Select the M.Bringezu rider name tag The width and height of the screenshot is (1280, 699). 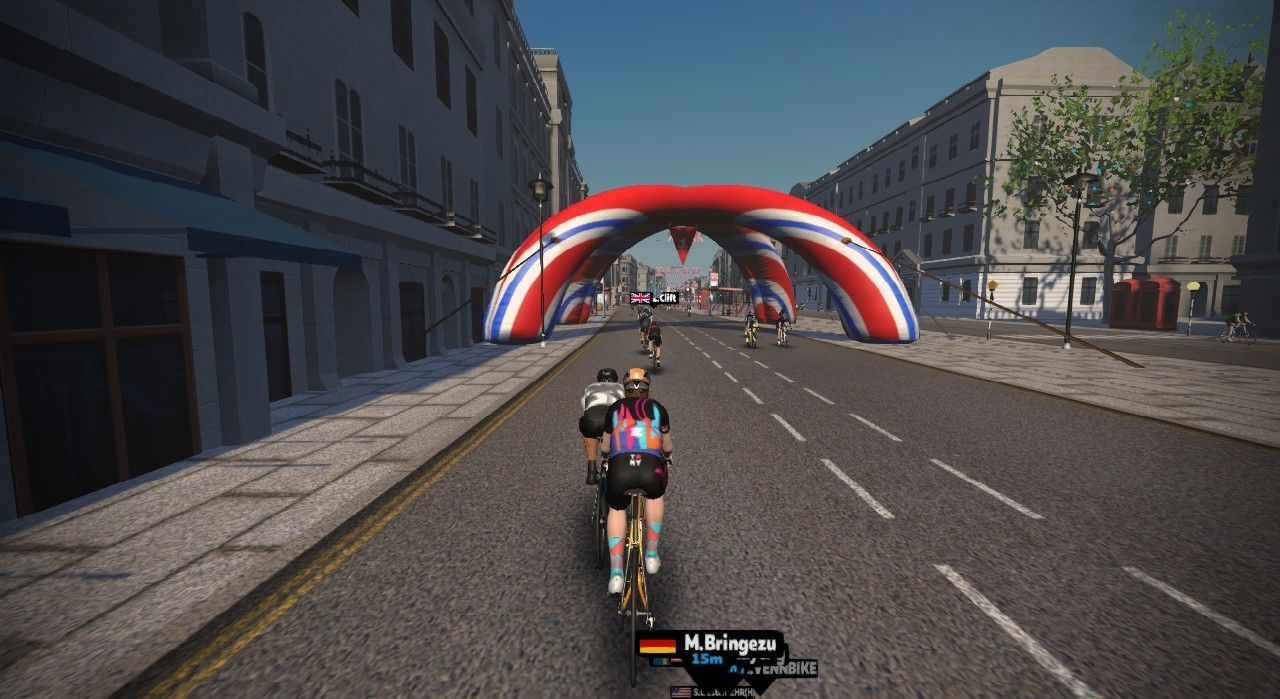(709, 645)
